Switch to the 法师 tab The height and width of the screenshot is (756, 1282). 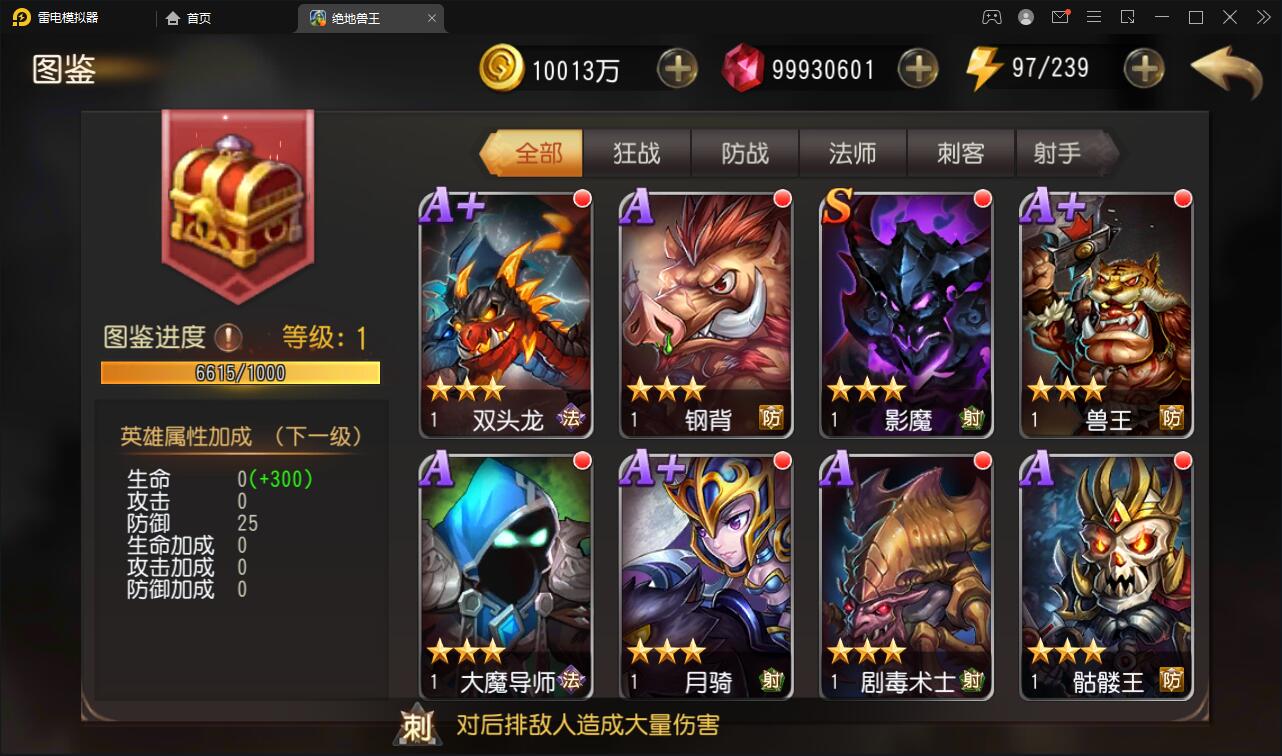(853, 153)
